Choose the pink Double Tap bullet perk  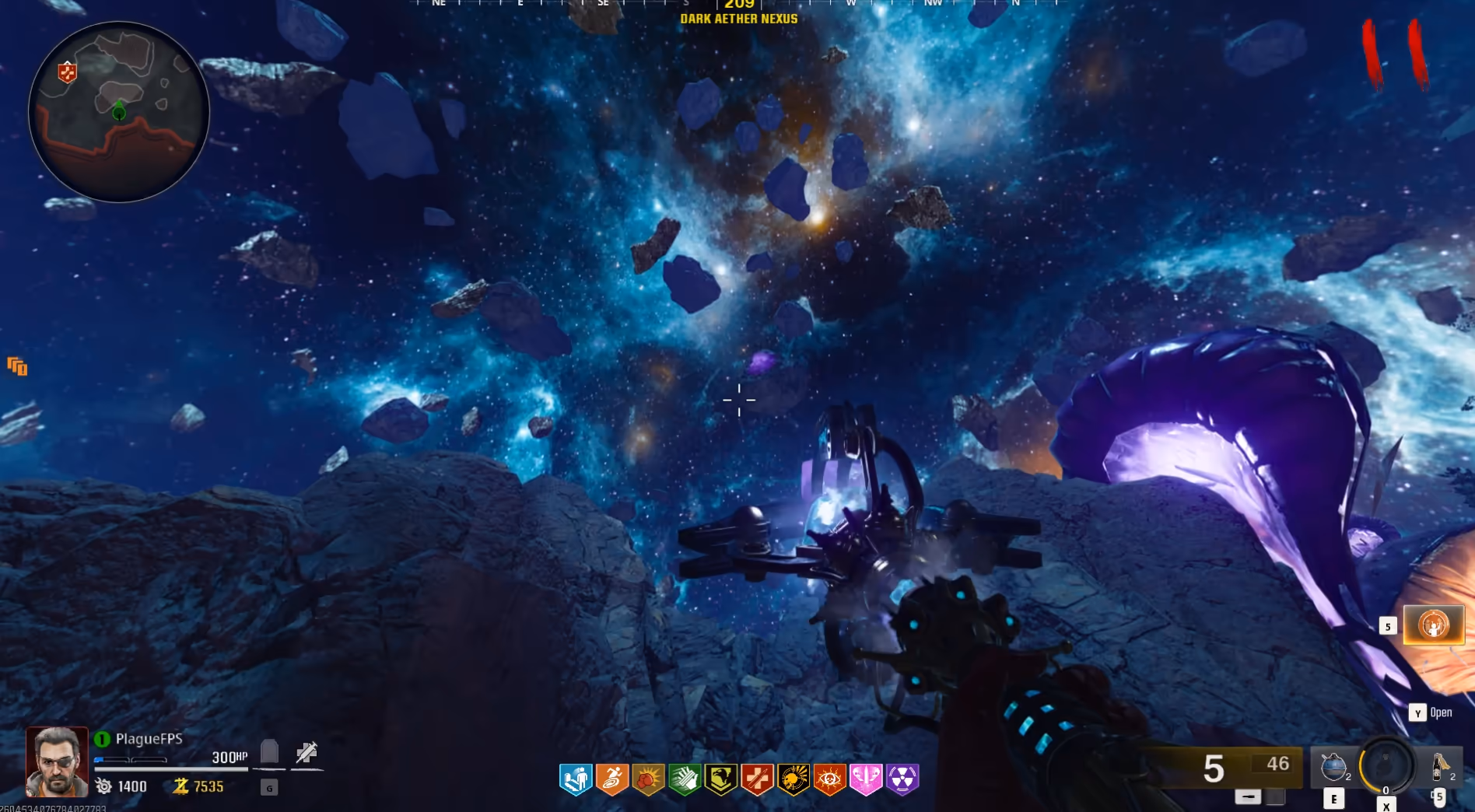click(x=866, y=779)
